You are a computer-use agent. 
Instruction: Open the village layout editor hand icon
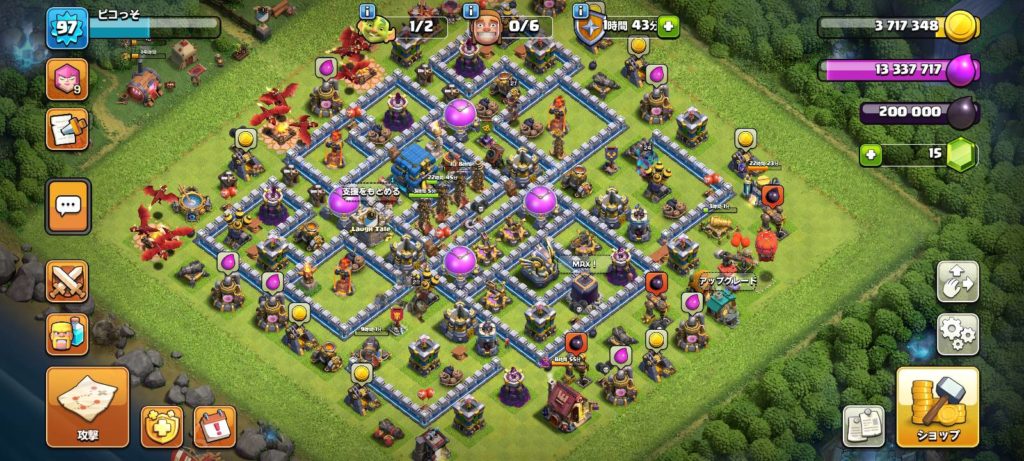pos(957,282)
